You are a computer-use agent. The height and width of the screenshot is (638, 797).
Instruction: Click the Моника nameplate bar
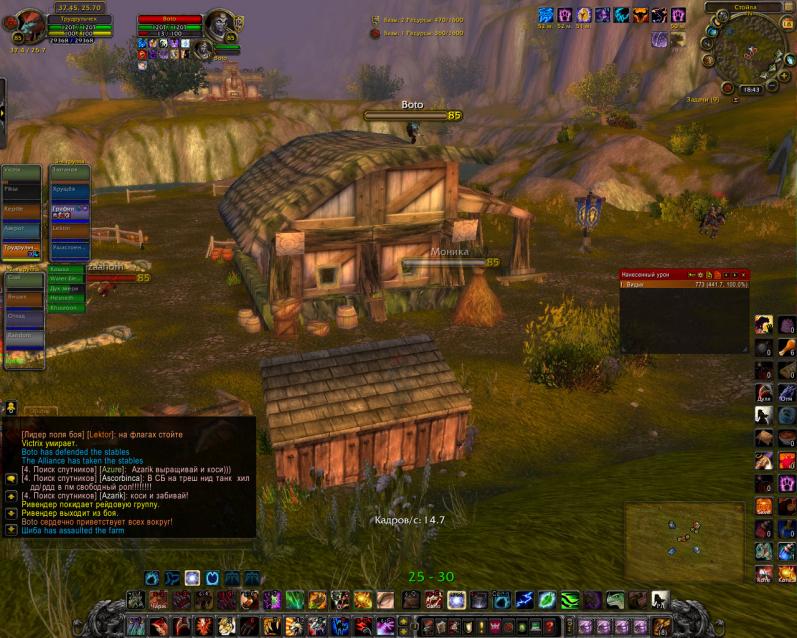[x=450, y=262]
